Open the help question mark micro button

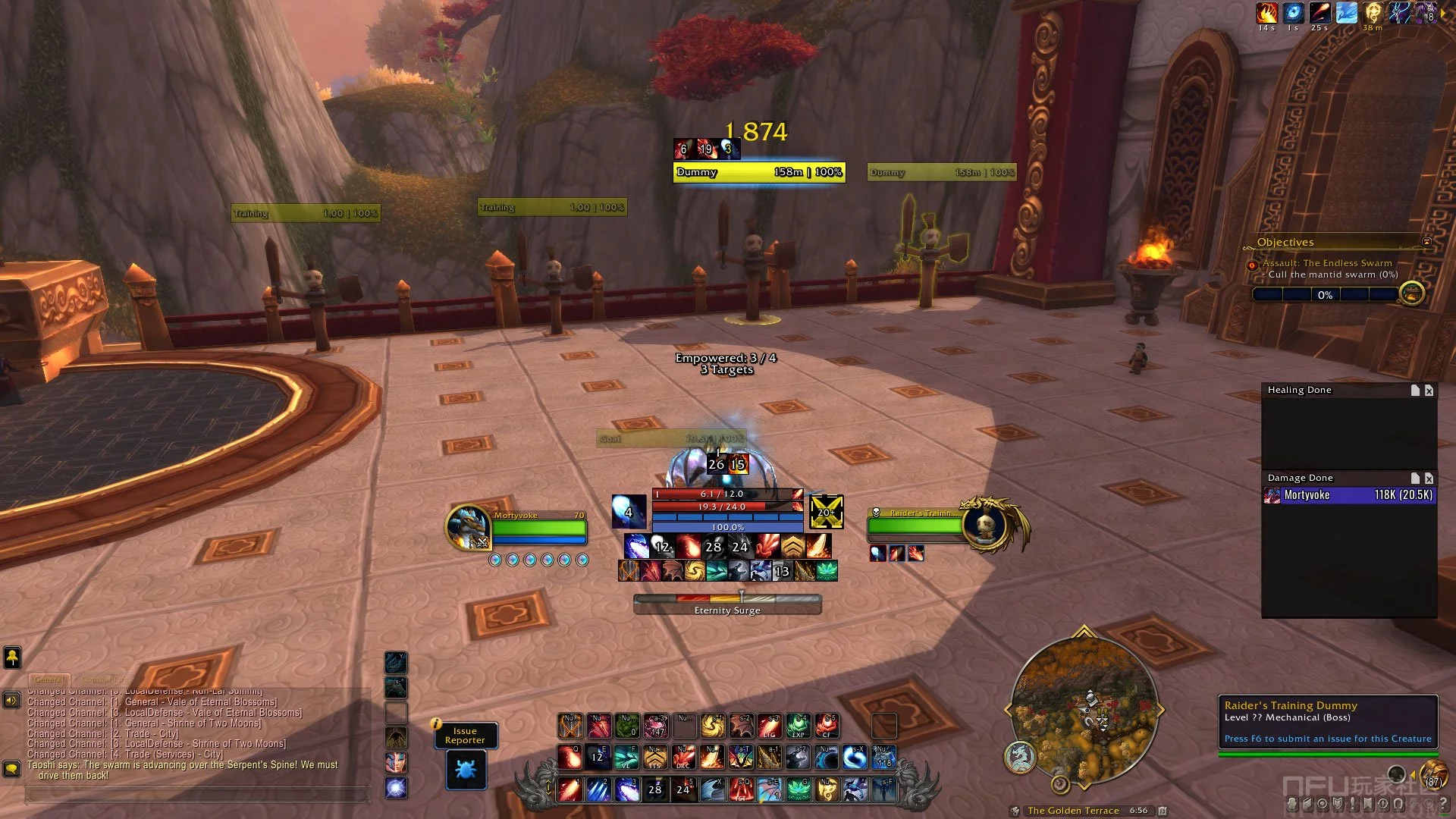click(x=1443, y=803)
